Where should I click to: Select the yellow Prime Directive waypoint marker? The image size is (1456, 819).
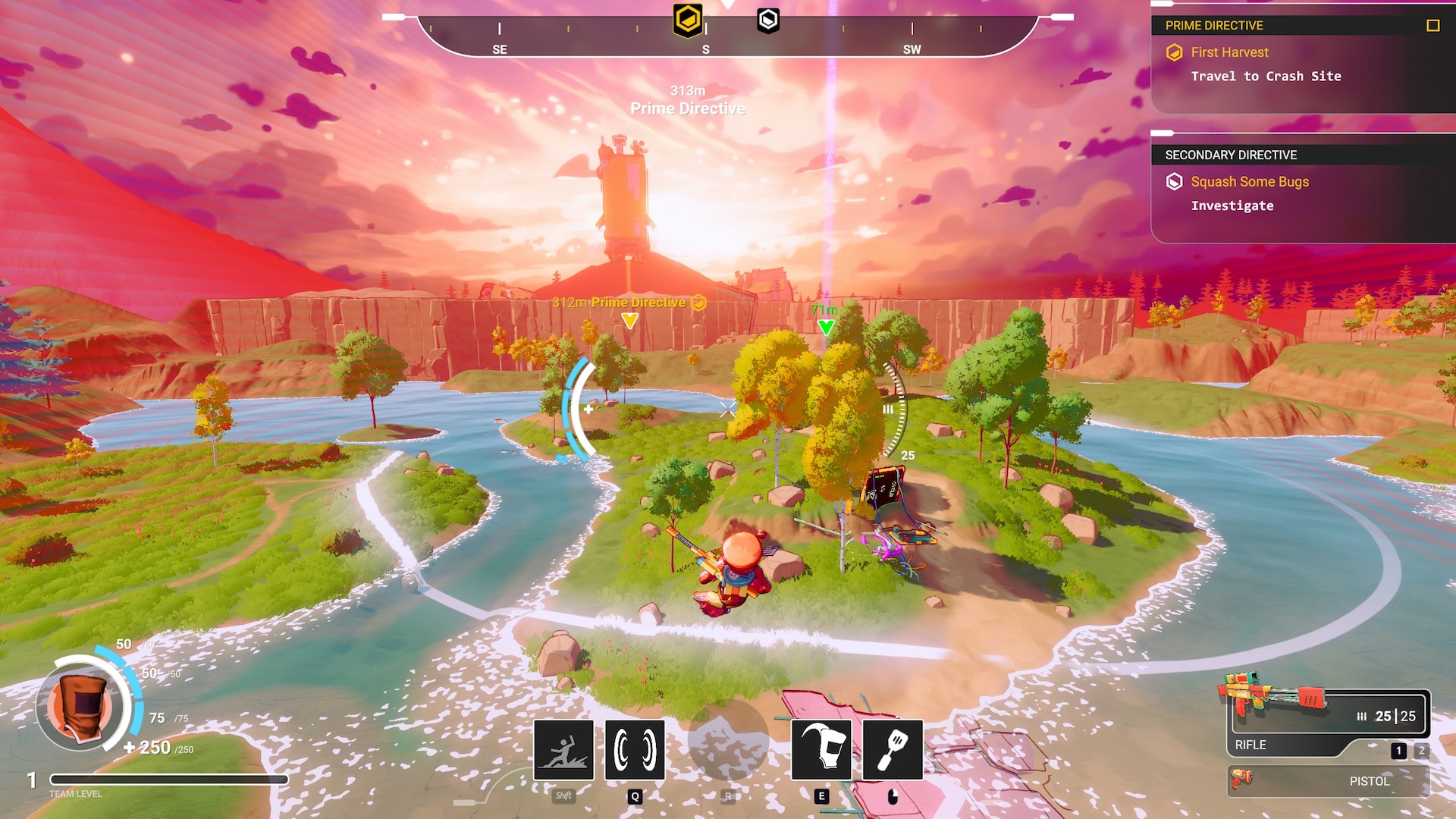pyautogui.click(x=629, y=321)
